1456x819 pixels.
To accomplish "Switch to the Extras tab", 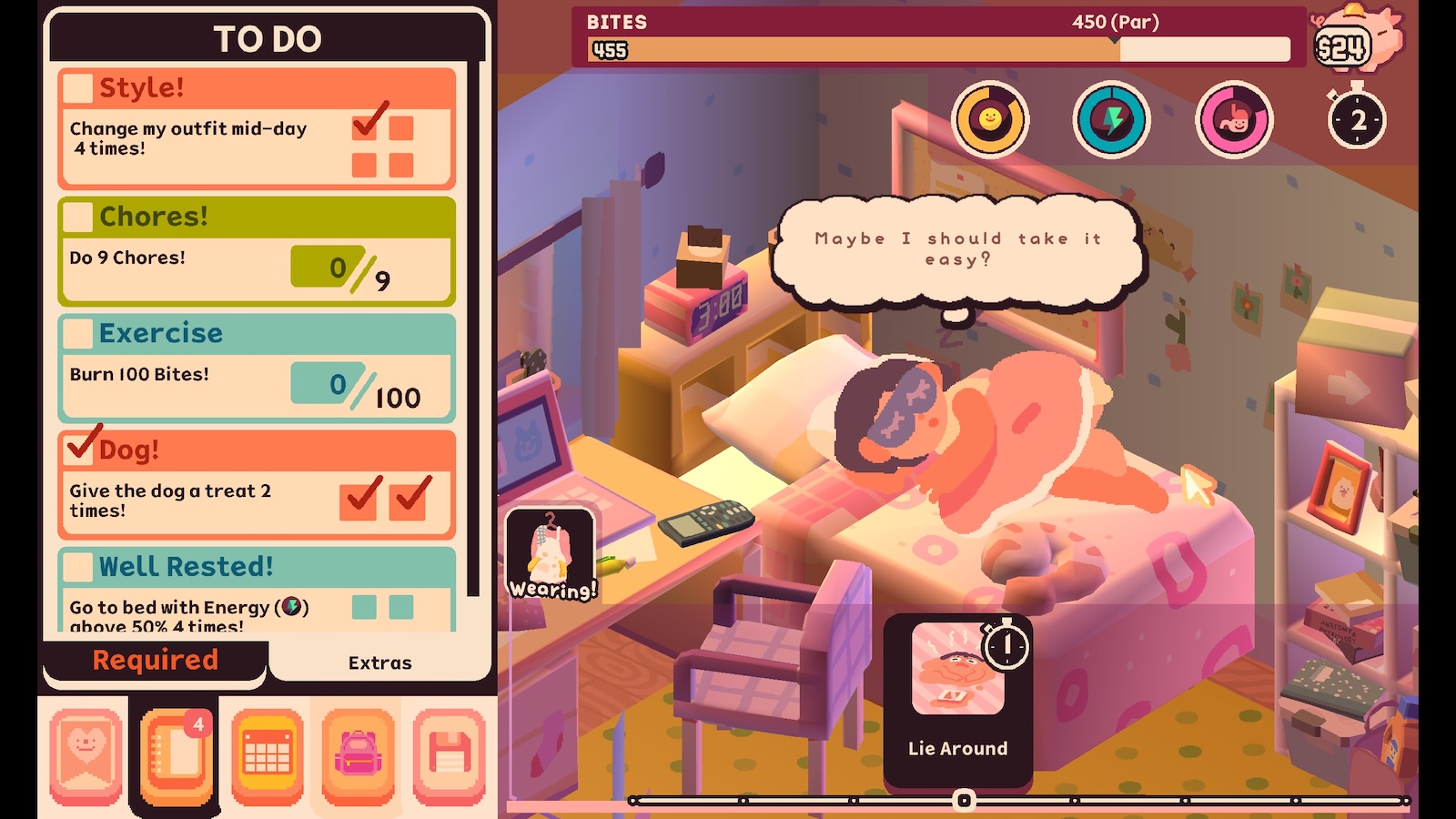I will point(379,662).
